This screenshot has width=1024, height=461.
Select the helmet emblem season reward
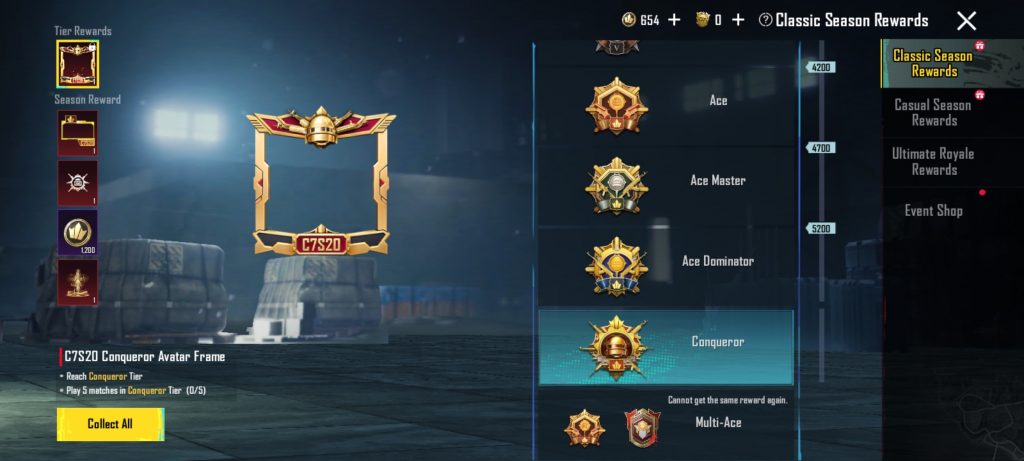coord(77,182)
